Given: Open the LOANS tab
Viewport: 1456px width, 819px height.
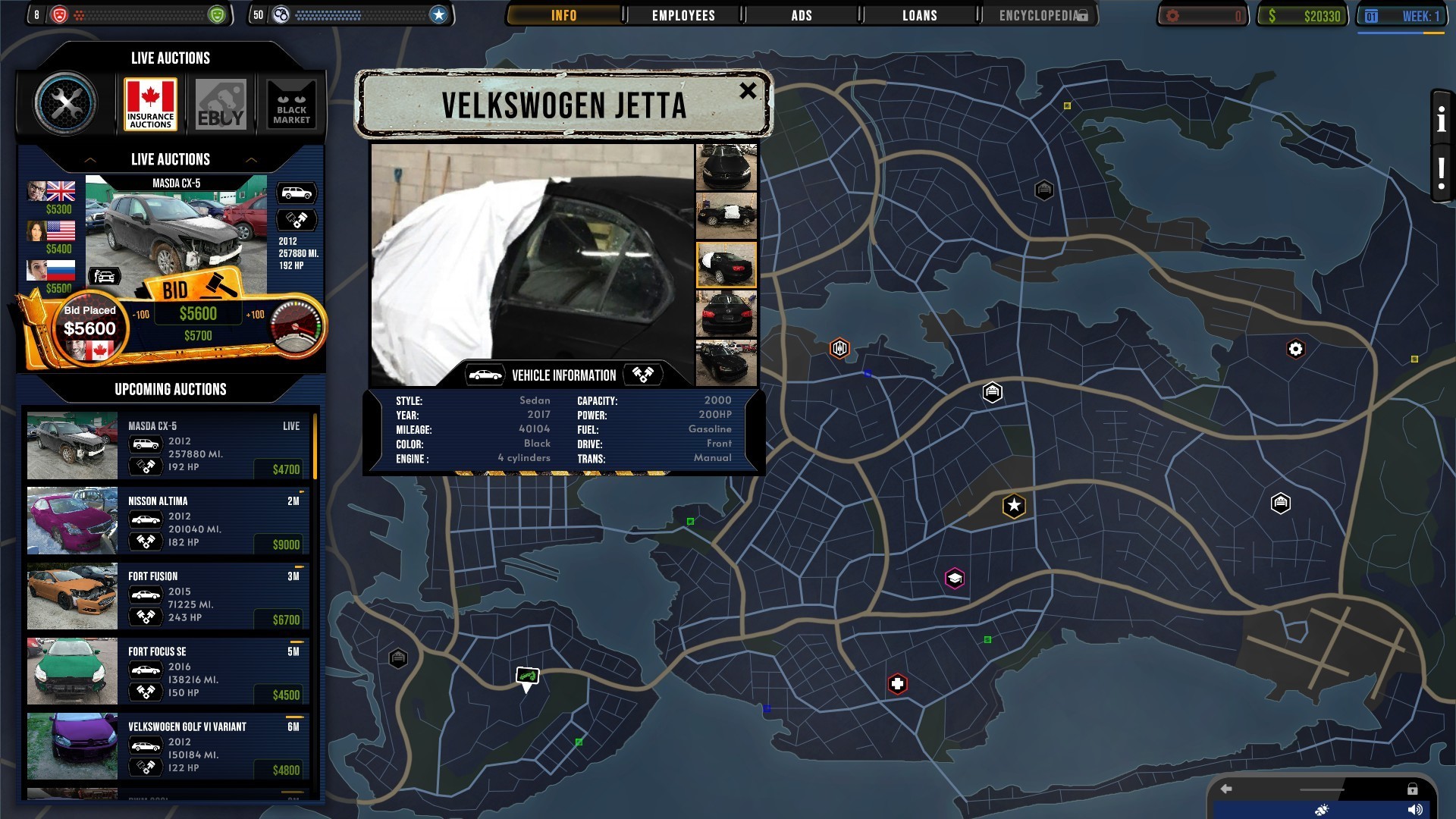Looking at the screenshot, I should (918, 14).
